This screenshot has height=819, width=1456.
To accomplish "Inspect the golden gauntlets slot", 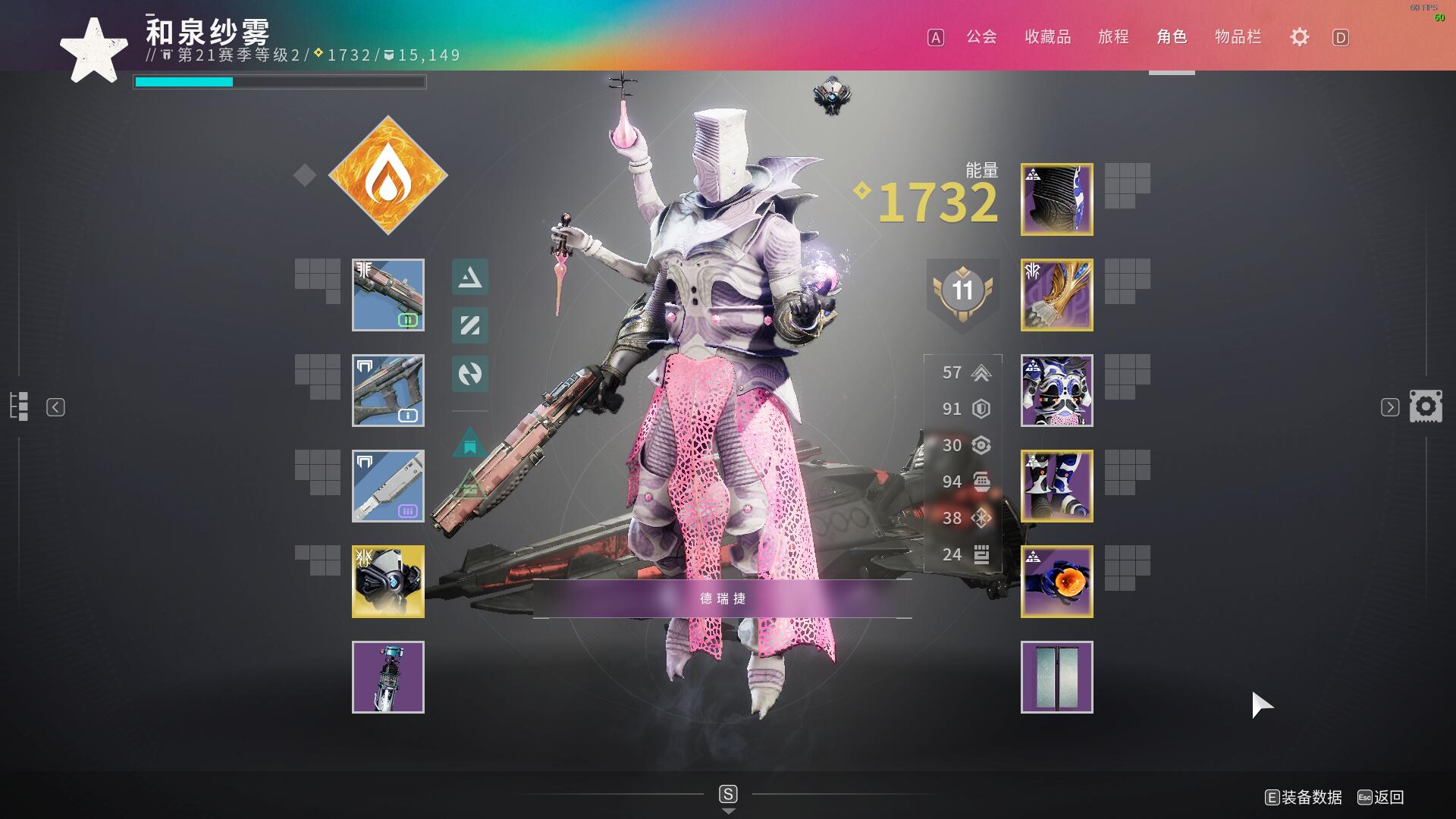I will 1056,295.
